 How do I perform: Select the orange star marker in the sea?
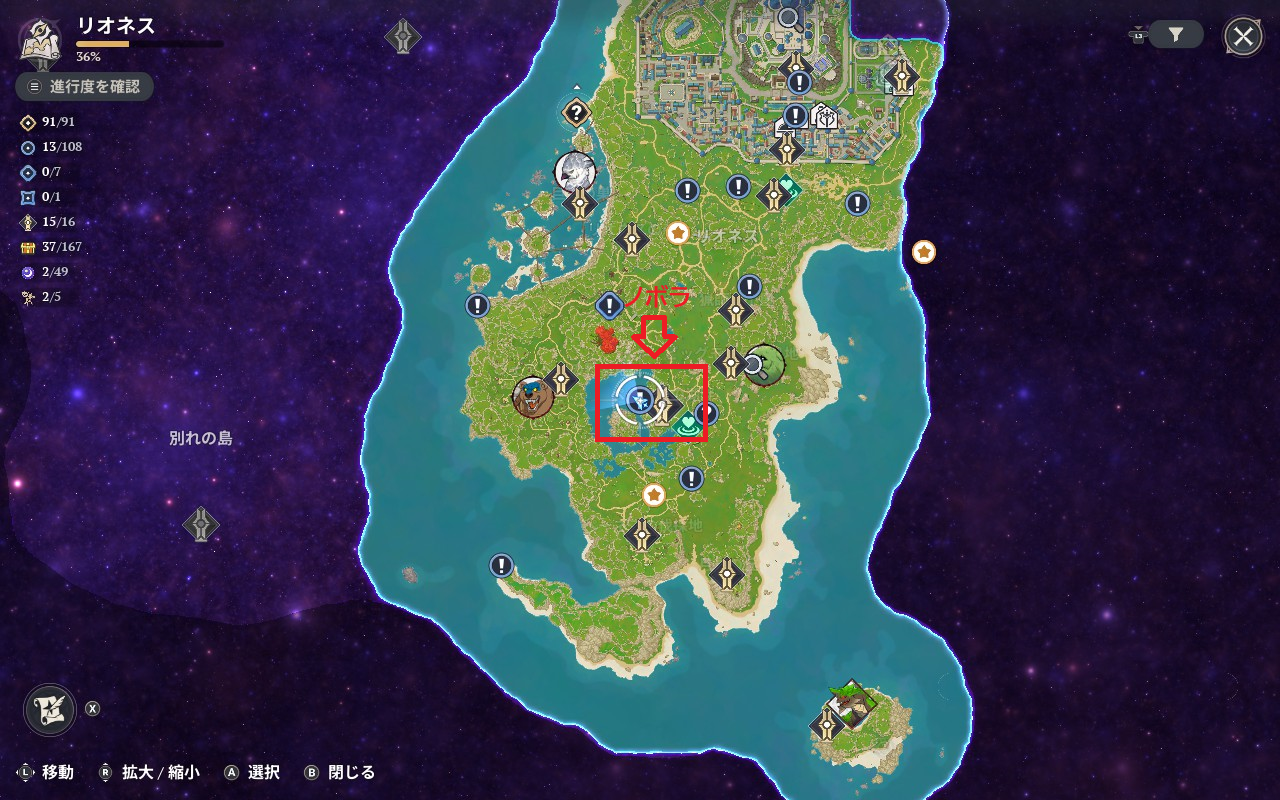tap(924, 252)
